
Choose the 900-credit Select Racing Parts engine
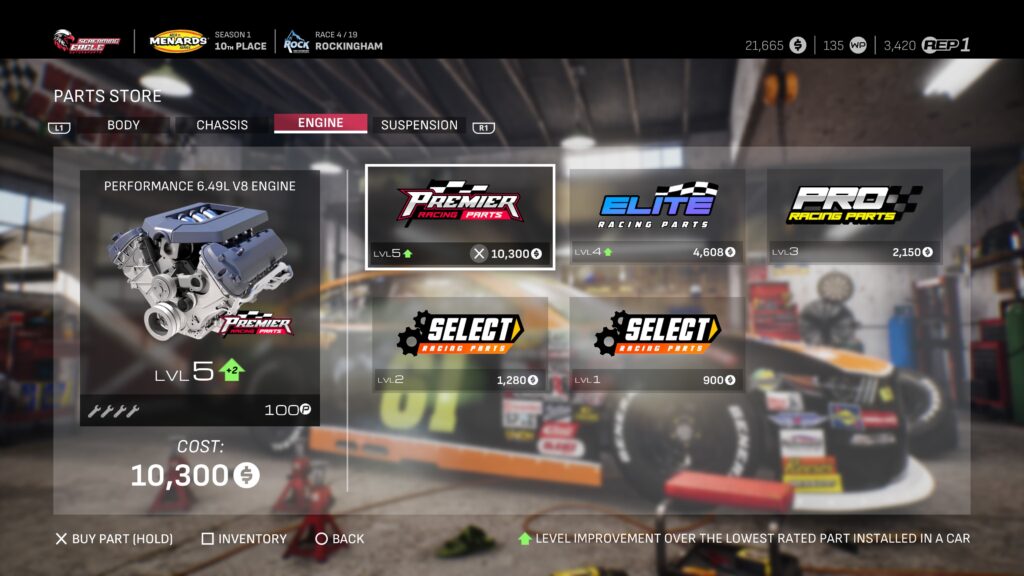[657, 343]
